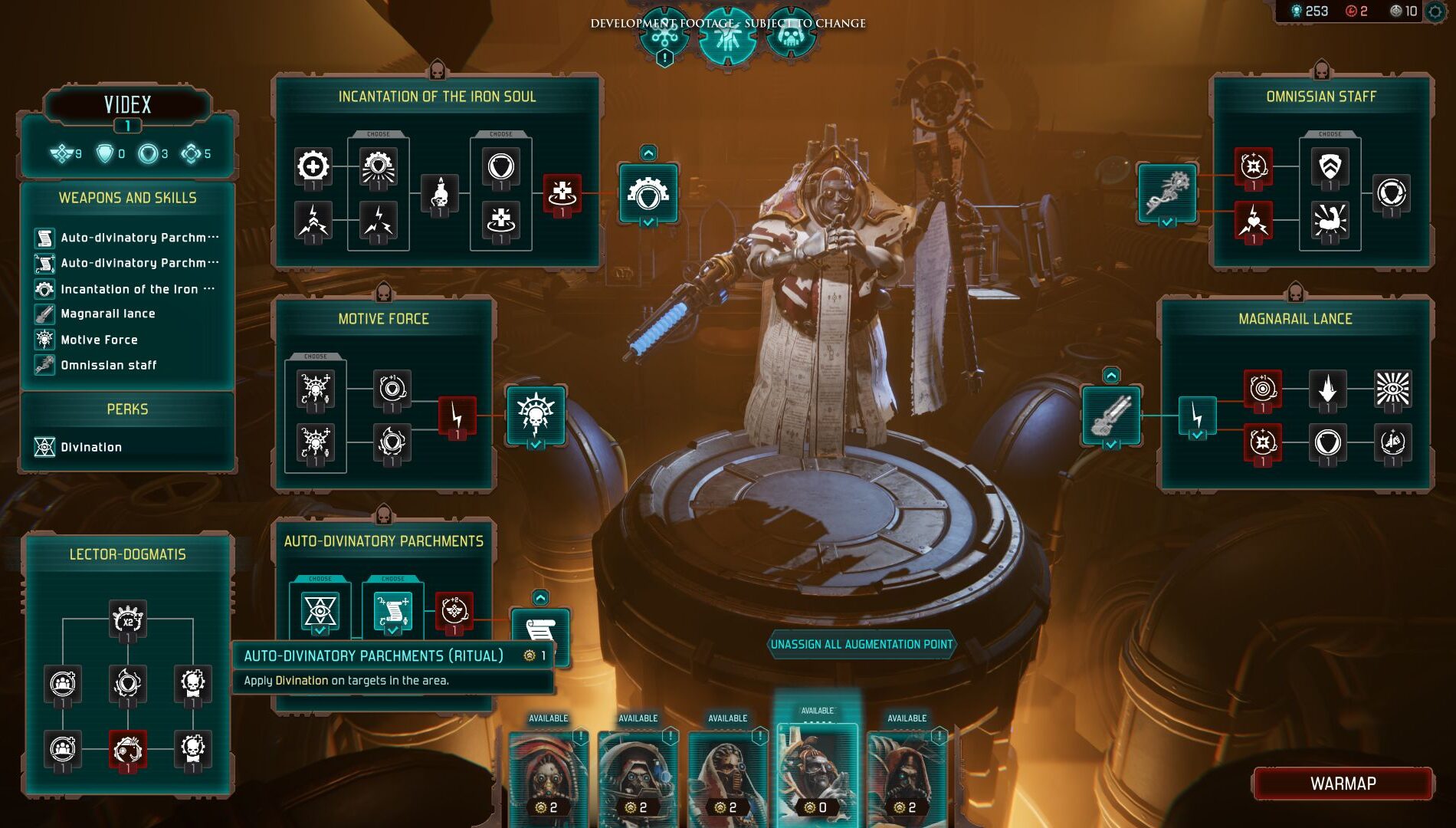Screen dimensions: 1456x828
Task: Click the Incantation of the Iron Soul cog-shield icon
Action: 648,193
